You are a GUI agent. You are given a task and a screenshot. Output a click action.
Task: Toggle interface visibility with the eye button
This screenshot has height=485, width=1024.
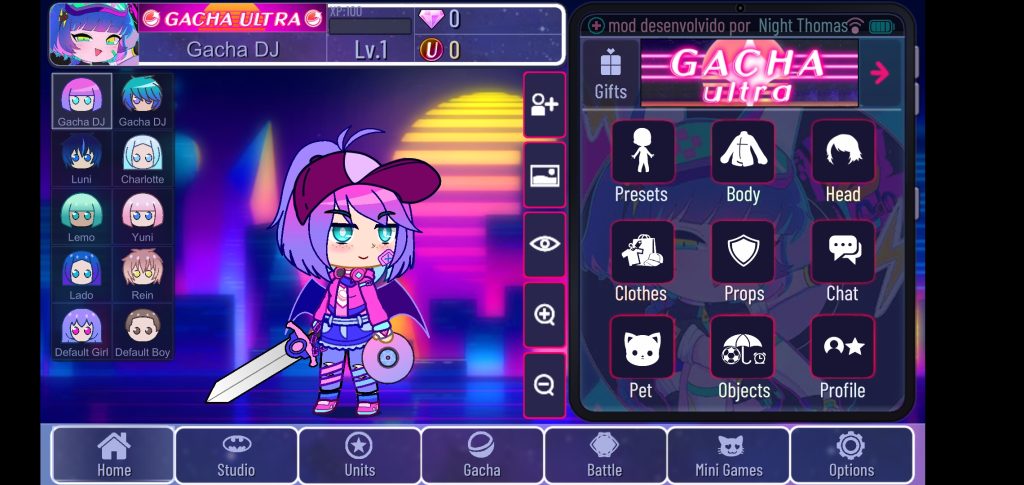pos(544,244)
